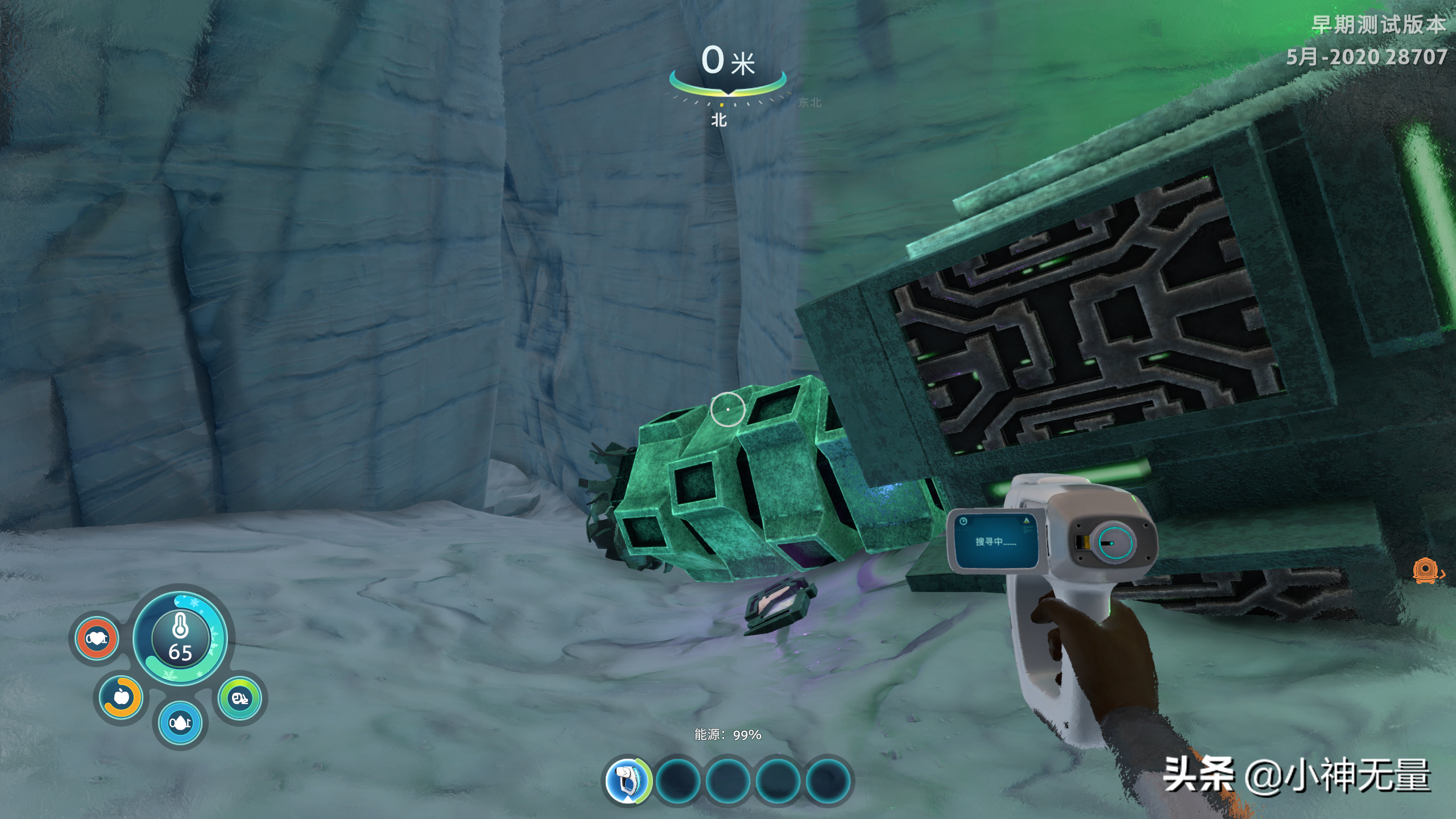Select the scanner tool in the hotbar
The width and height of the screenshot is (1456, 819).
point(628,780)
